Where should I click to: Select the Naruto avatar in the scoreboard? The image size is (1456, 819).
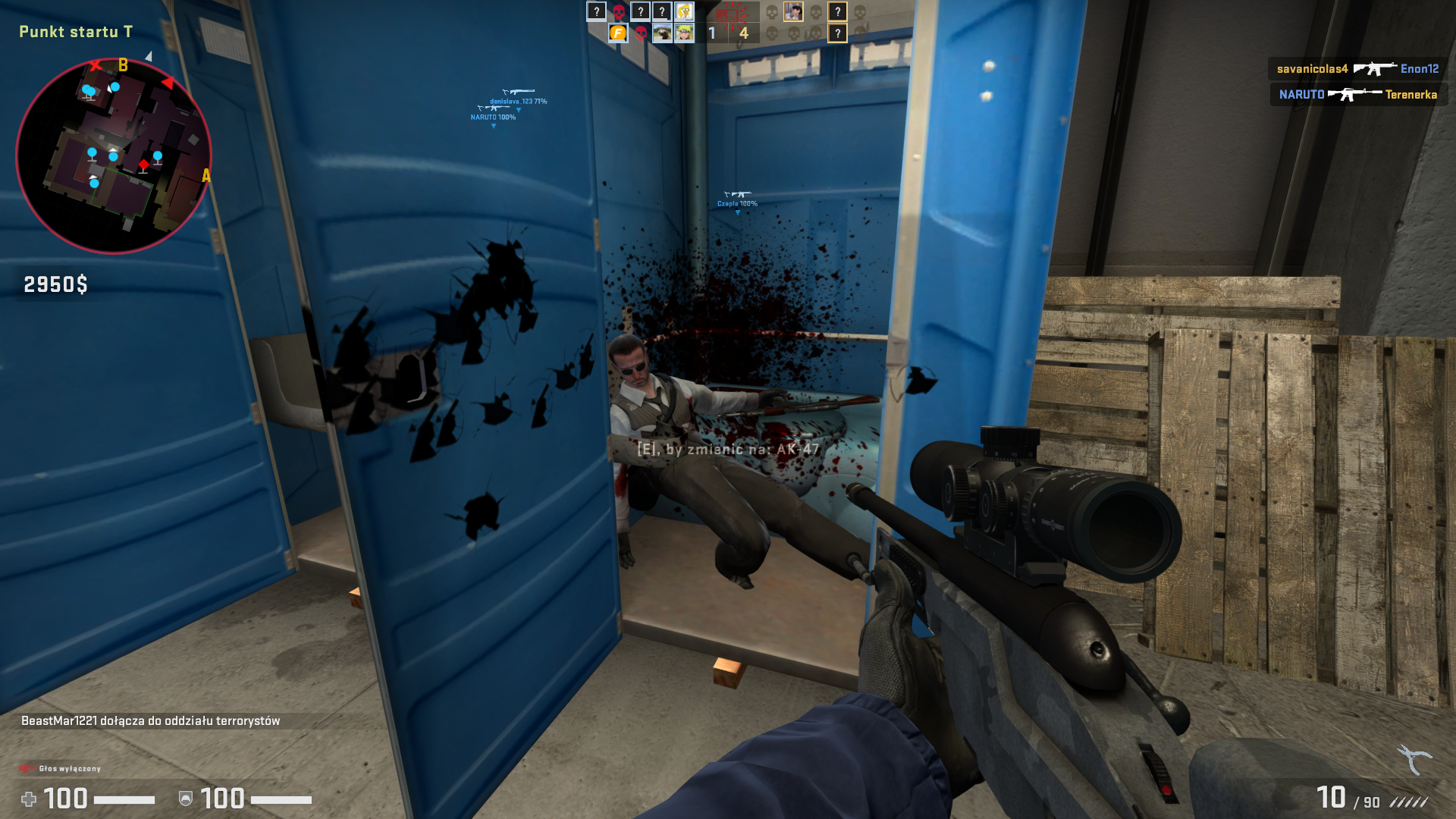coord(685,33)
